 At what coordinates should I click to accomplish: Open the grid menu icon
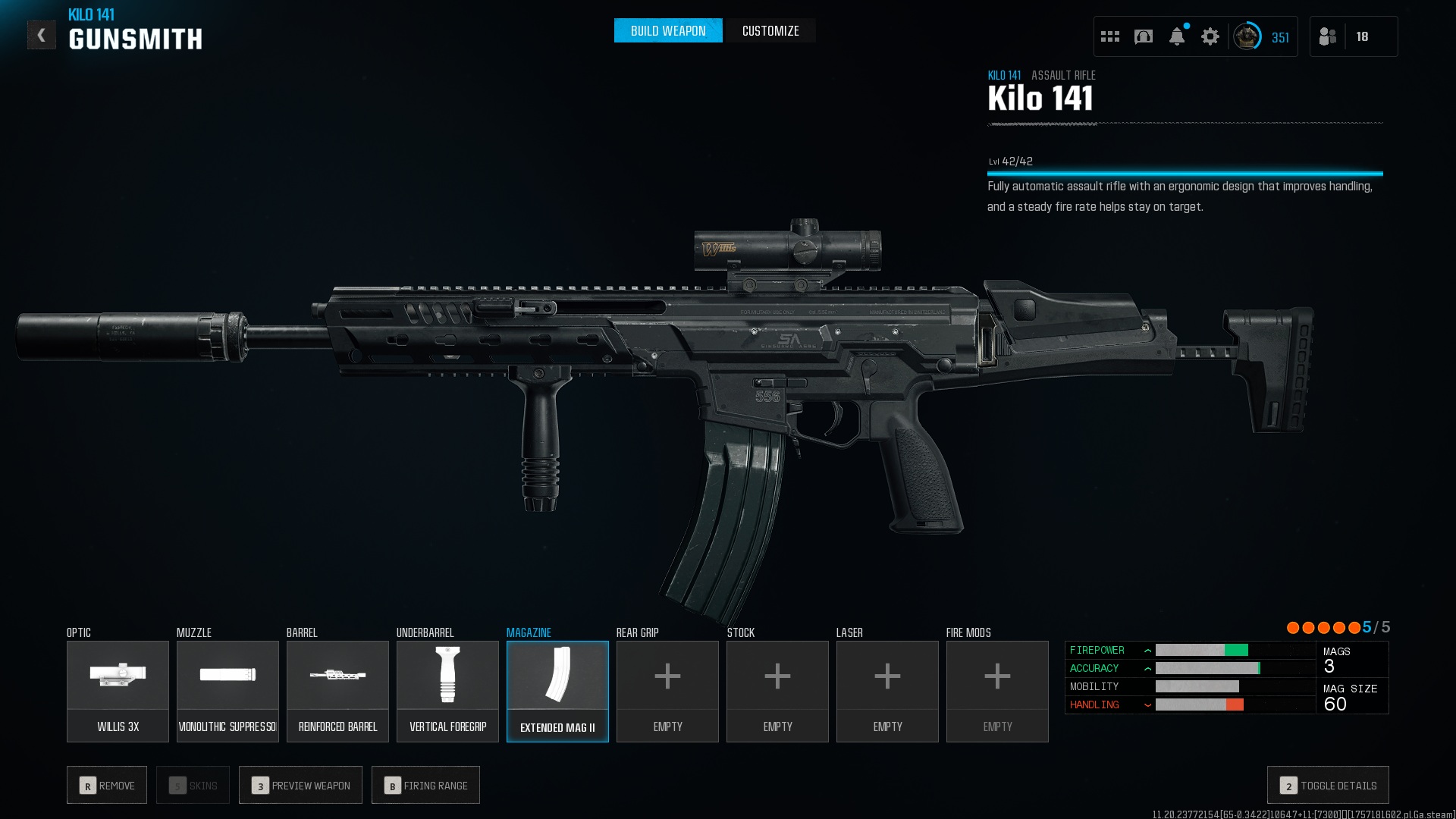(1110, 36)
